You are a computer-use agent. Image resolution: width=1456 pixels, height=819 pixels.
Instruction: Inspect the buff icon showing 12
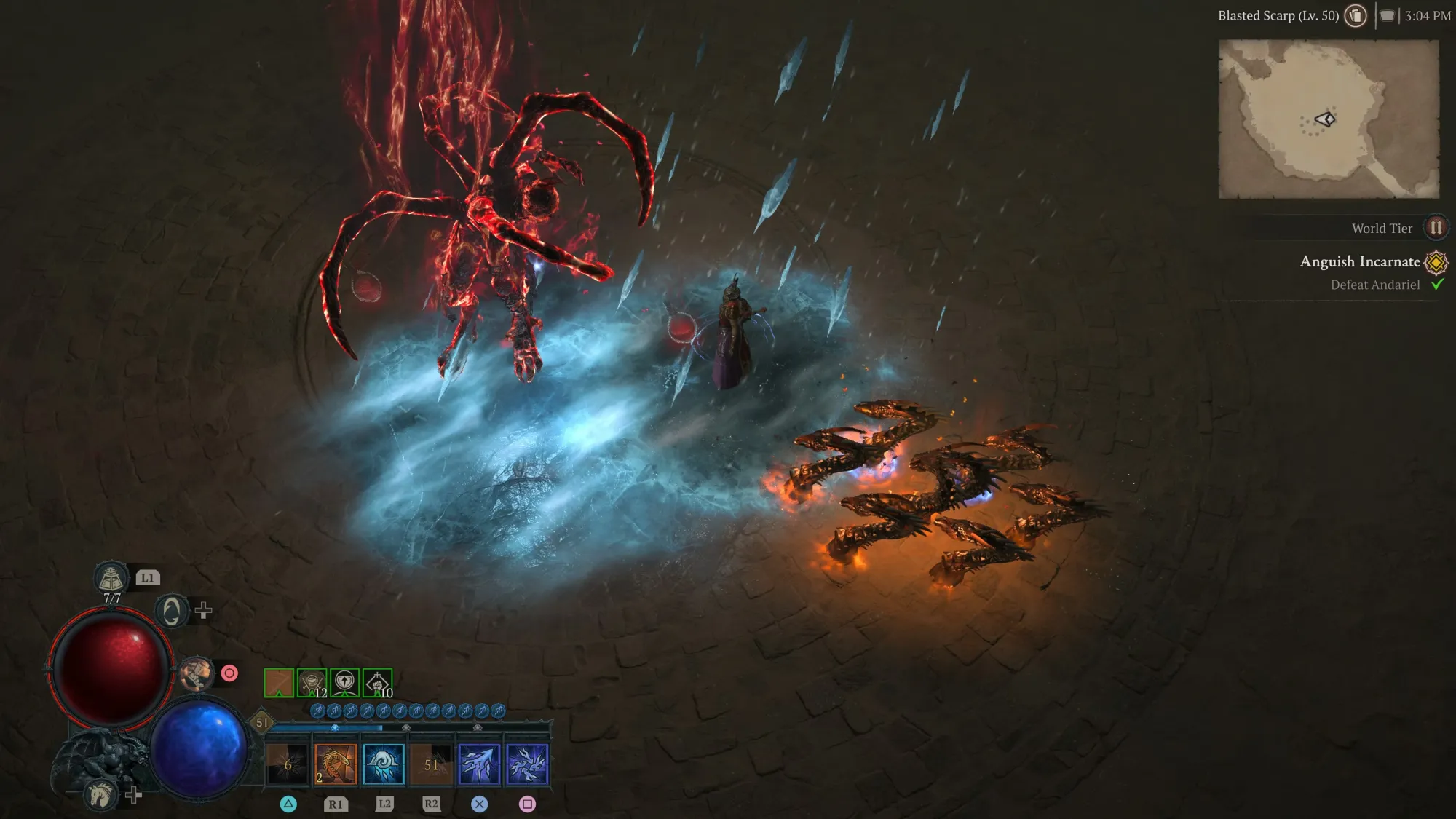[312, 683]
